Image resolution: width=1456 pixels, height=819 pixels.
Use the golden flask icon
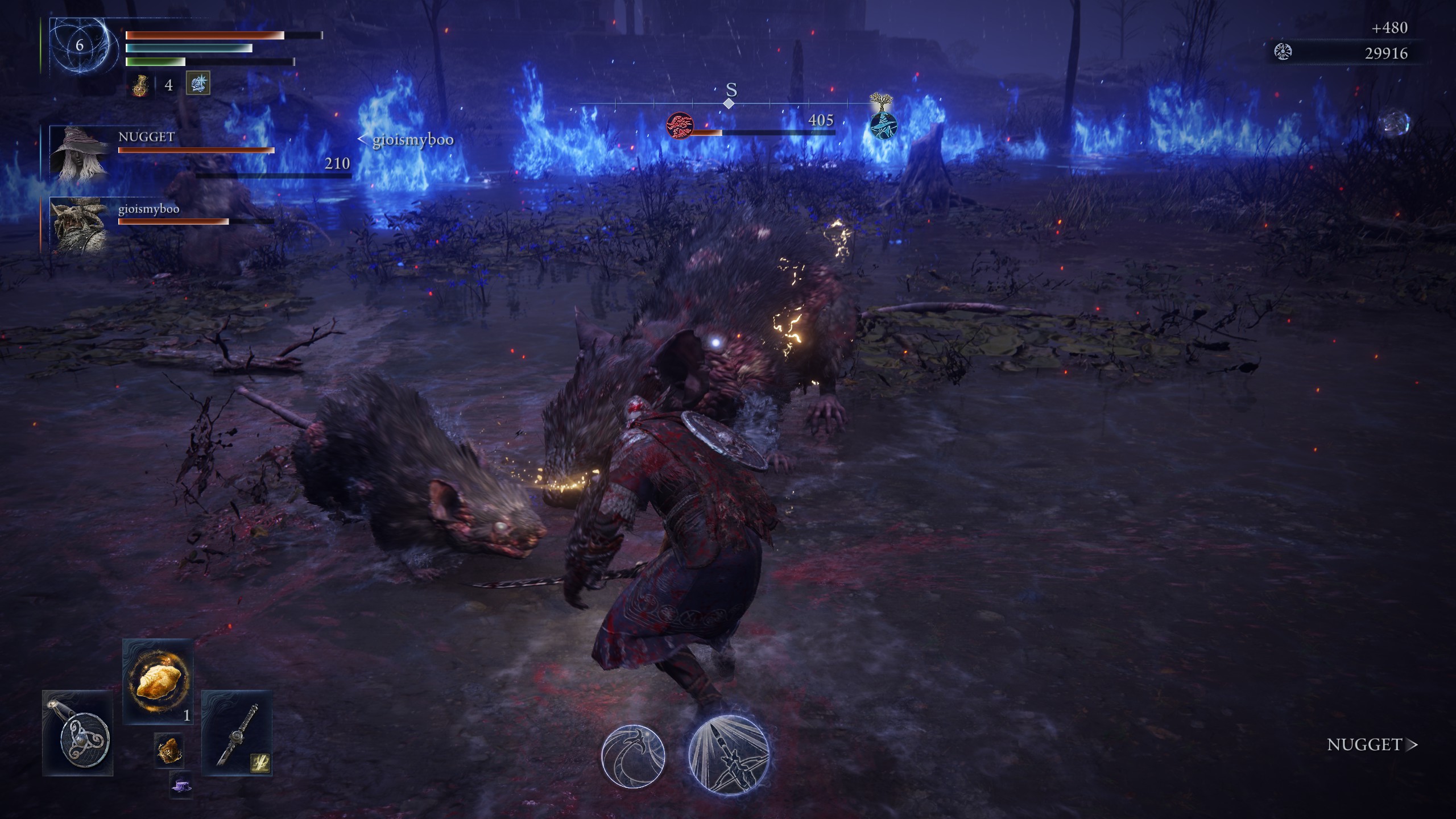[140, 85]
